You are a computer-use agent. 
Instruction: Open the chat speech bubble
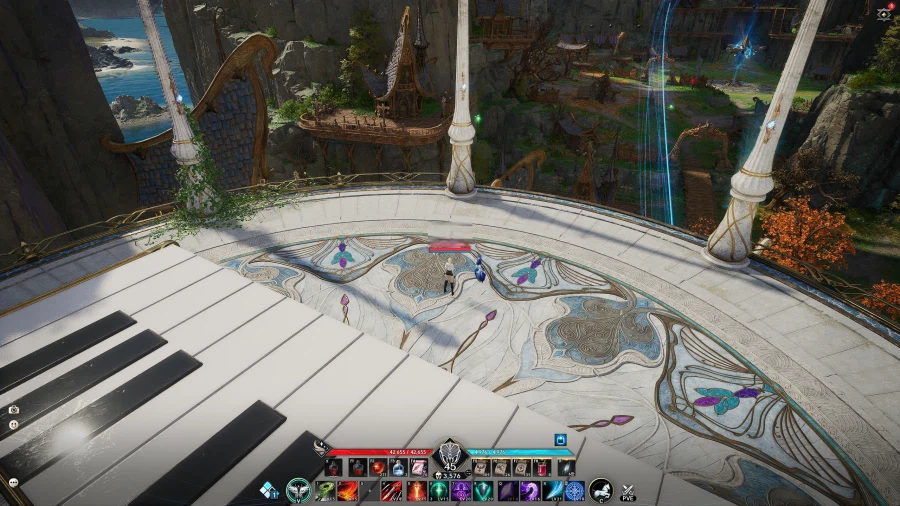pyautogui.click(x=14, y=482)
